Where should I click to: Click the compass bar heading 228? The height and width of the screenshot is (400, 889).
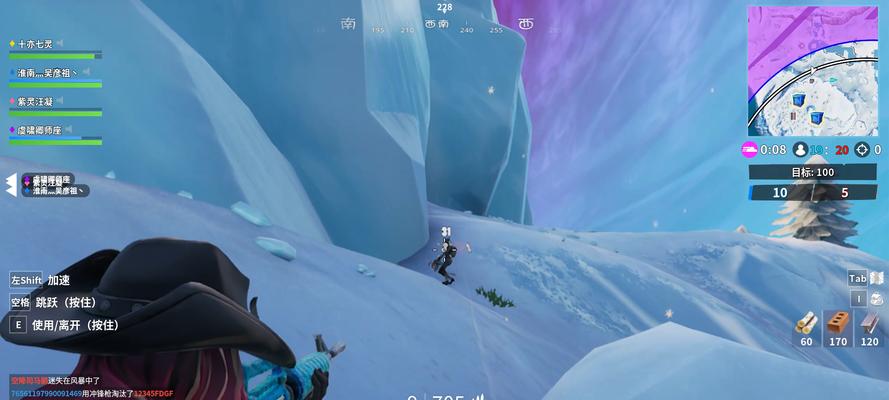[444, 8]
